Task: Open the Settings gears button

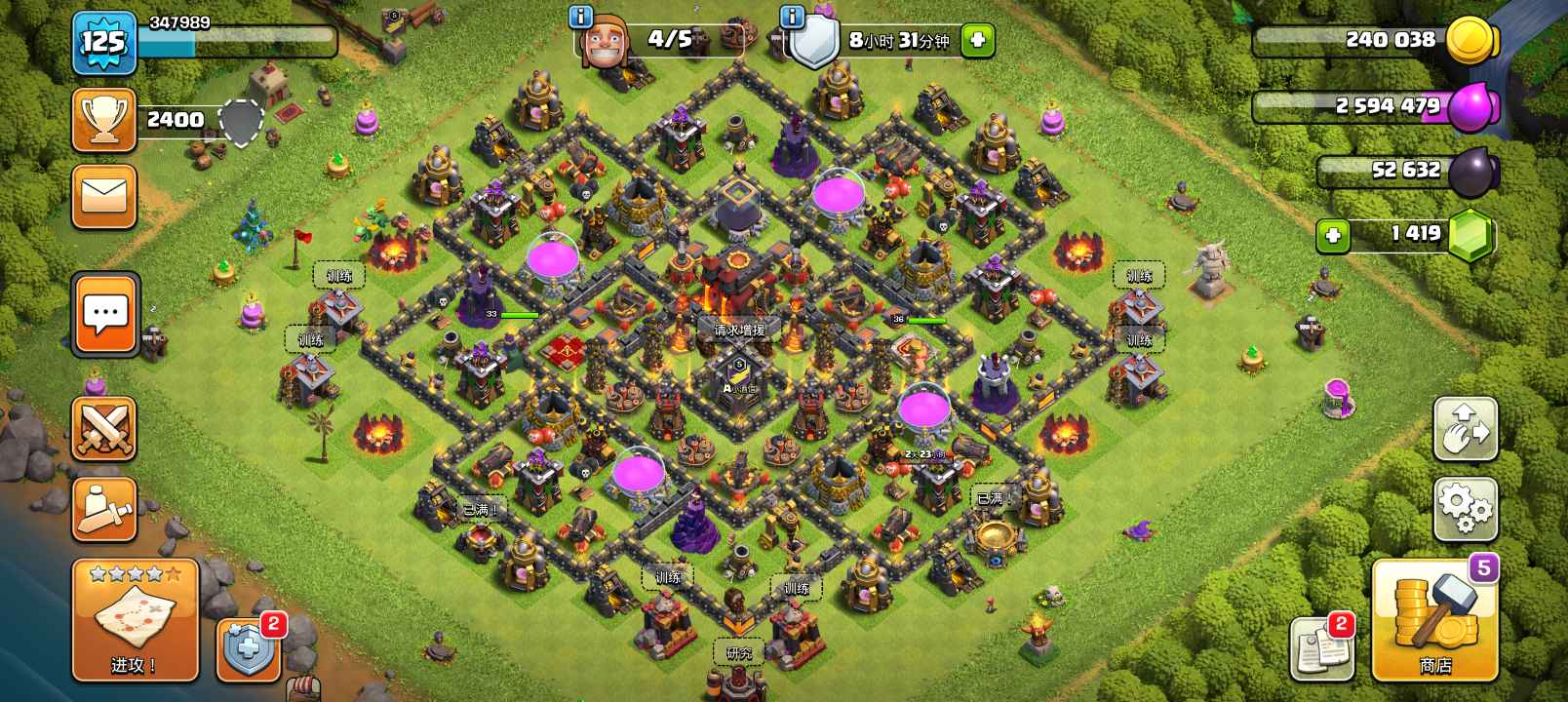Action: 1465,507
